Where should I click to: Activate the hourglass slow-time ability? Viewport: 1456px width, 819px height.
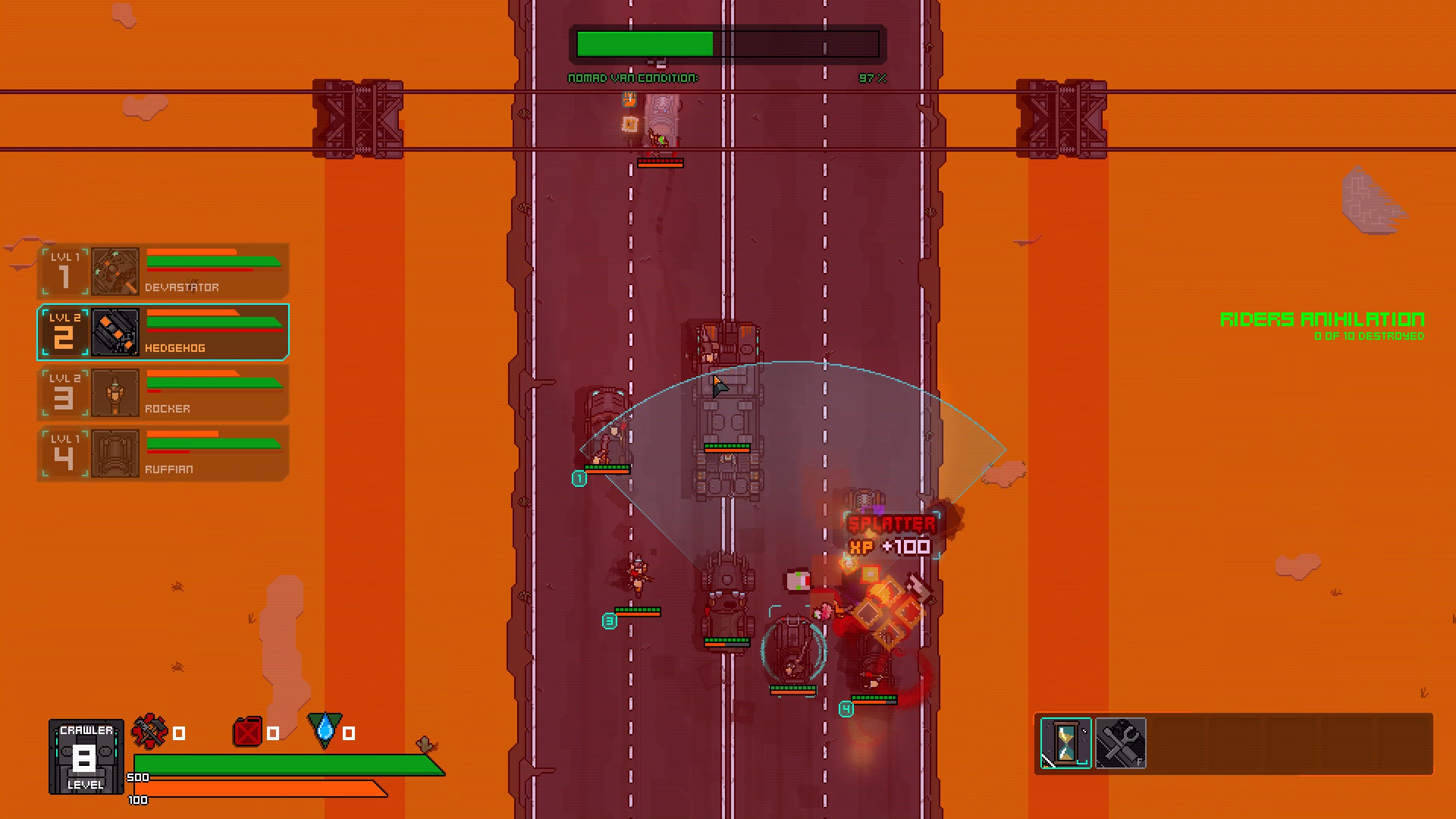click(x=1065, y=743)
